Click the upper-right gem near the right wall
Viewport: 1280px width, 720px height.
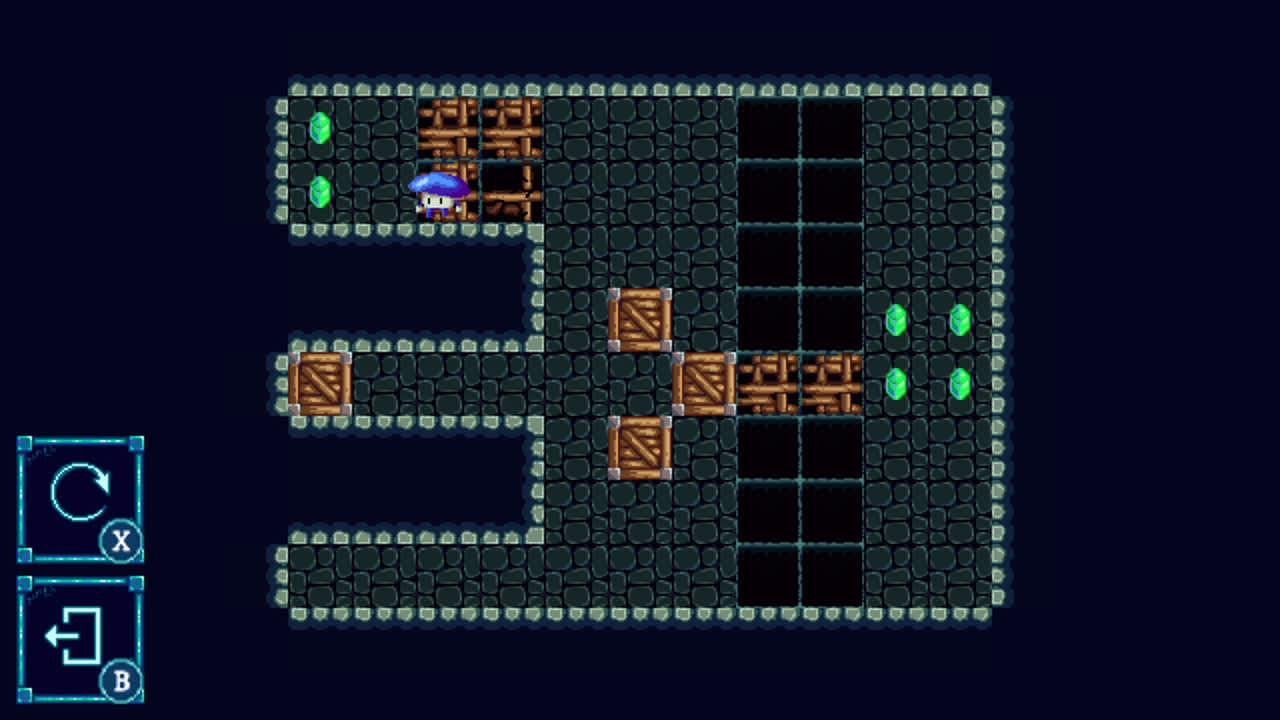coord(960,320)
